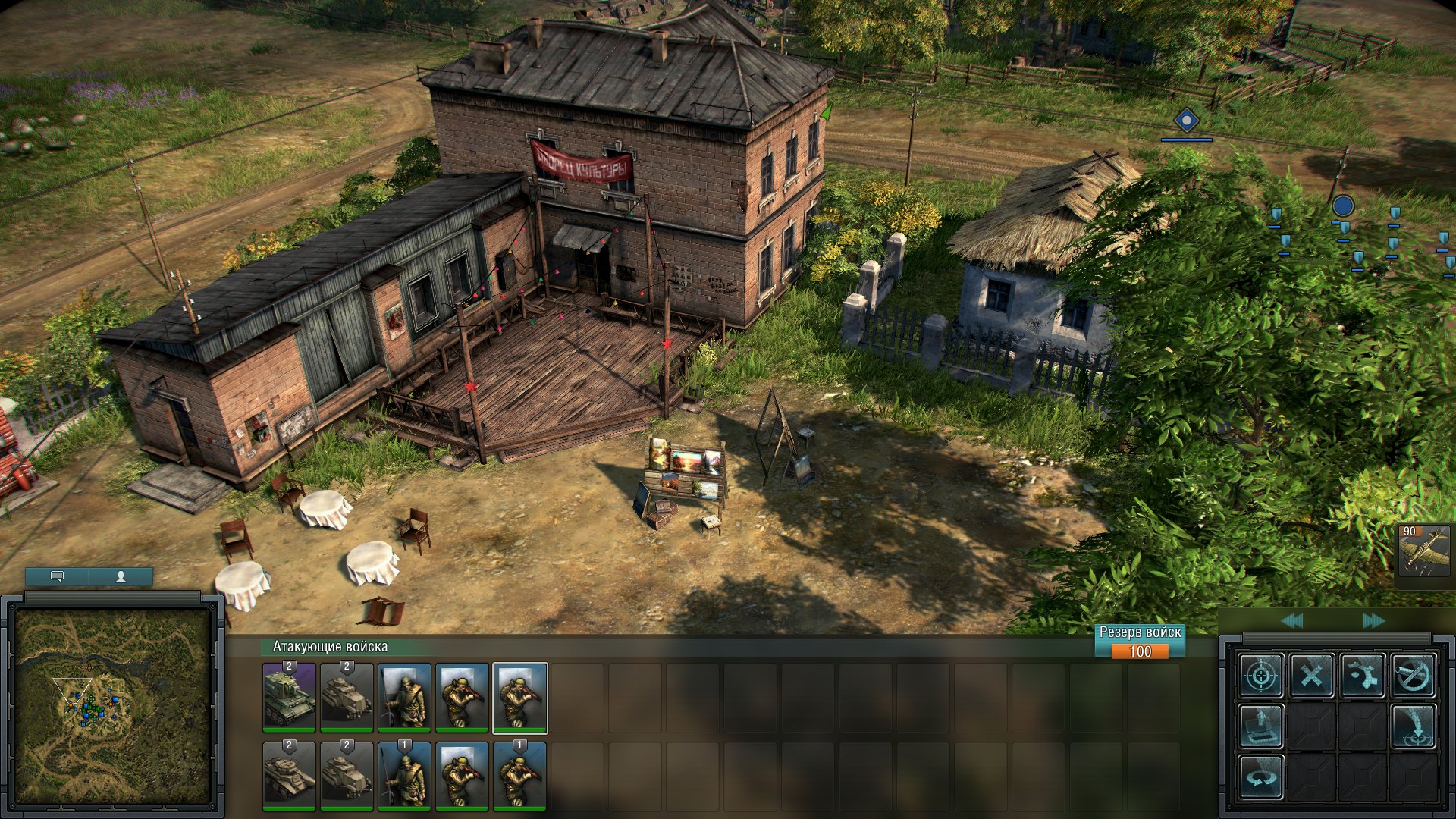Open the player silhouette button

(x=121, y=577)
